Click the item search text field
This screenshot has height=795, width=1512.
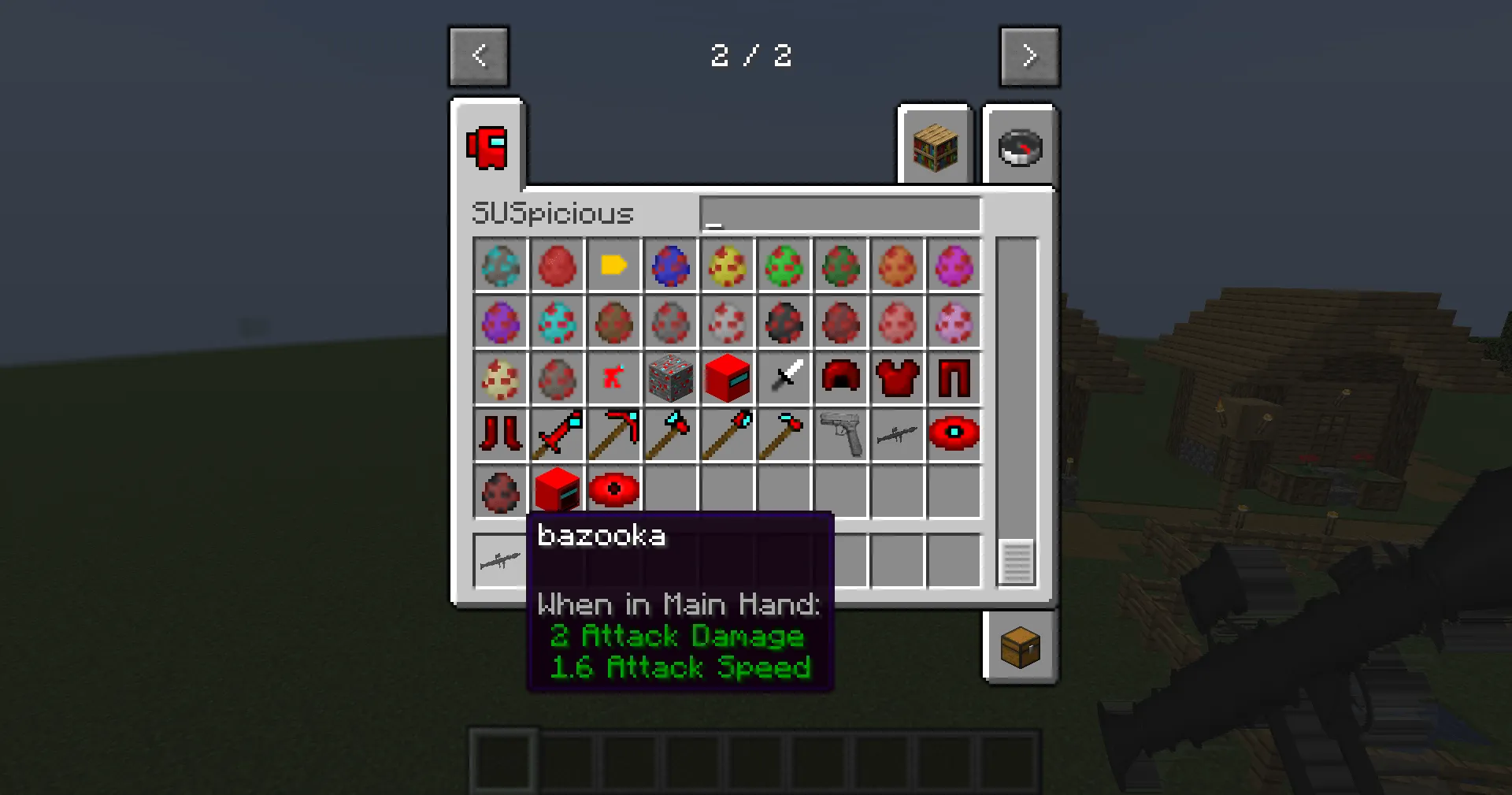click(839, 214)
